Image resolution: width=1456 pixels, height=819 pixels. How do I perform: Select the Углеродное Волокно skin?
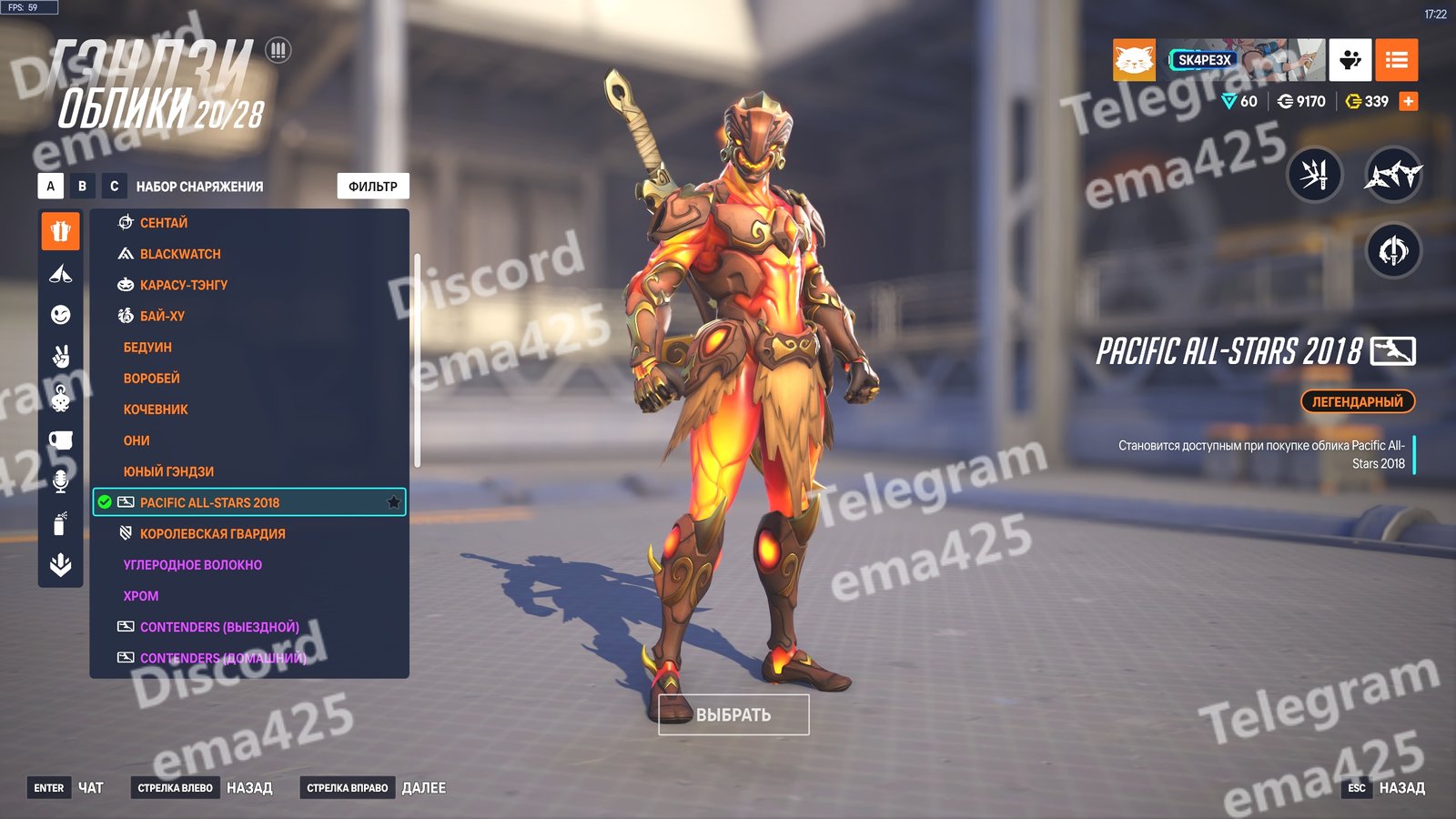click(x=193, y=565)
